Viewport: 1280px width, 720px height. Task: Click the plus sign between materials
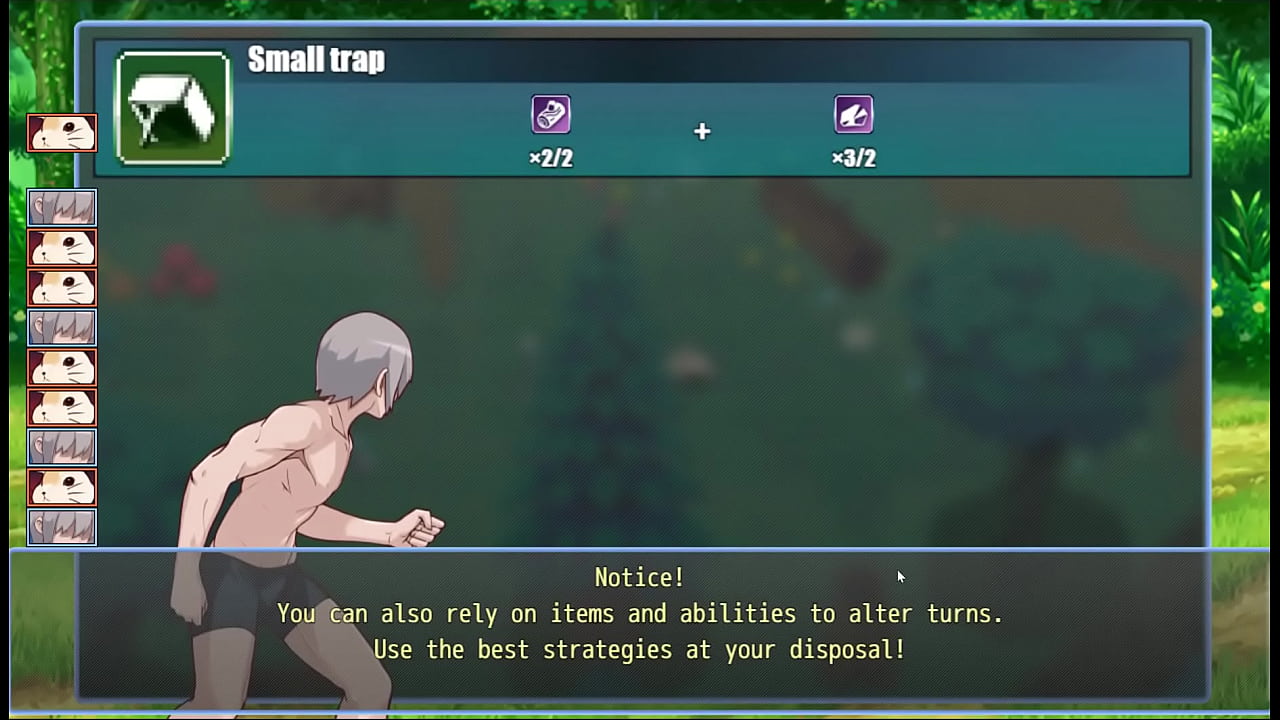click(702, 131)
